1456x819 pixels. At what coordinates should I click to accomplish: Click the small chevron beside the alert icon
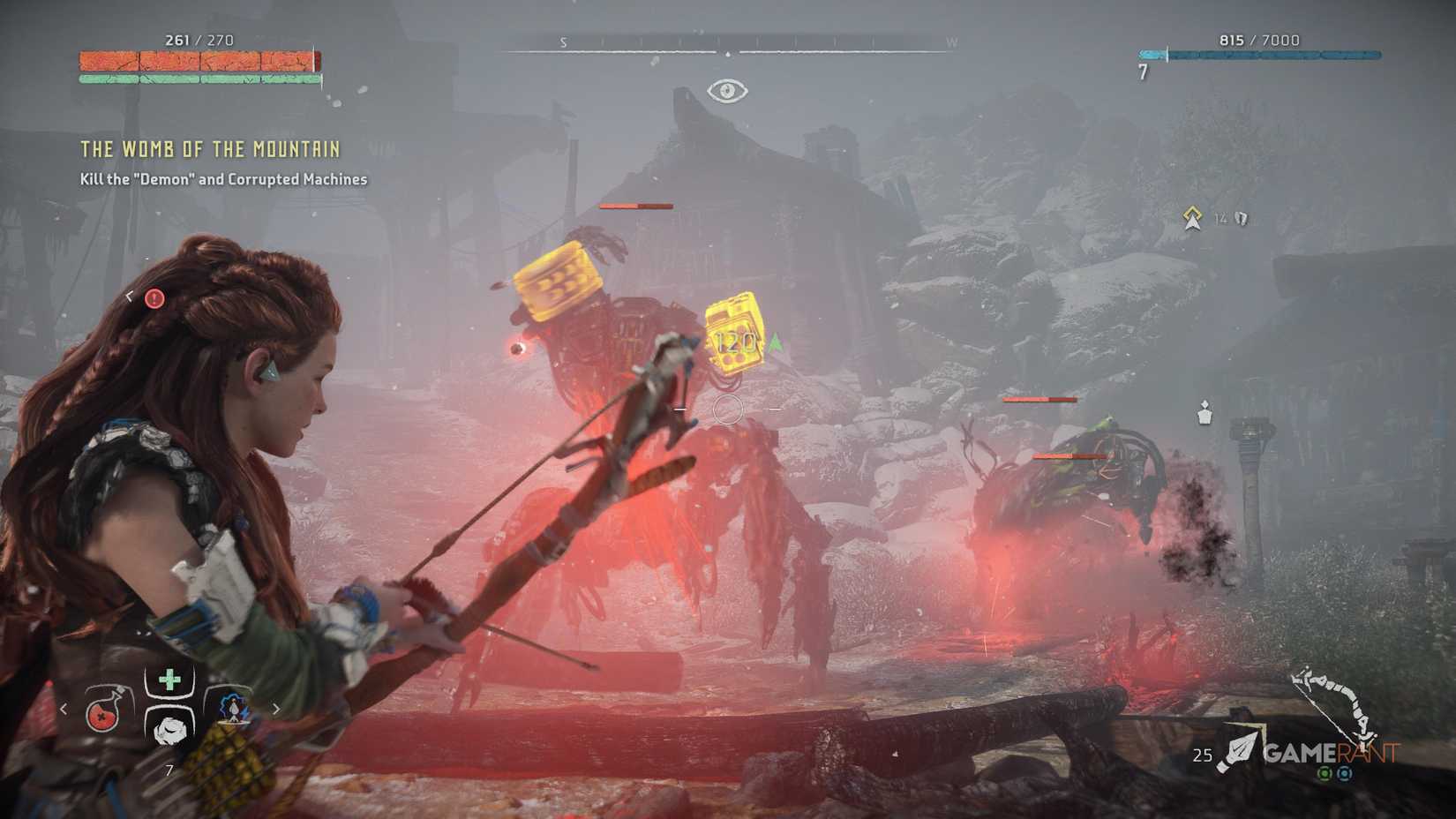(131, 297)
